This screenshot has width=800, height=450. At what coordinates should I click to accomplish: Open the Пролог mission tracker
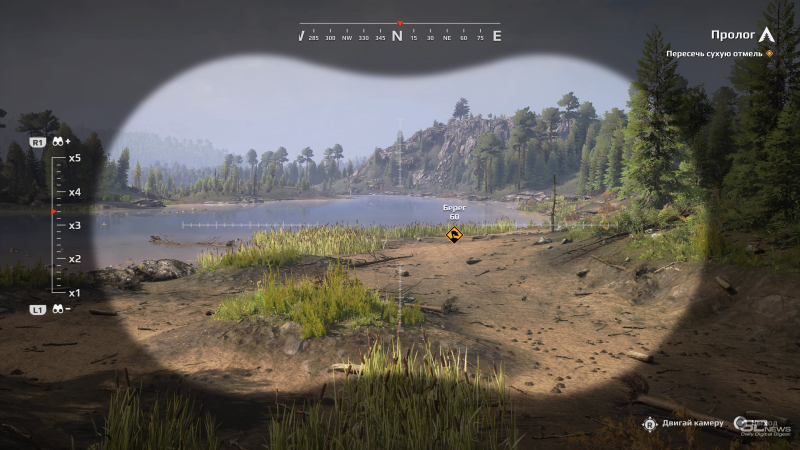pos(733,34)
